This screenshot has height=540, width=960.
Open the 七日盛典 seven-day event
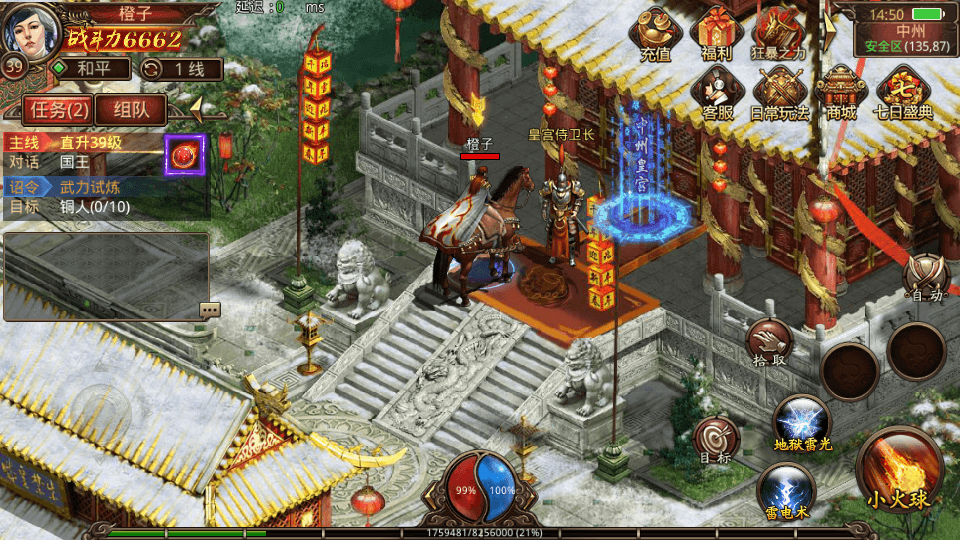click(x=903, y=92)
